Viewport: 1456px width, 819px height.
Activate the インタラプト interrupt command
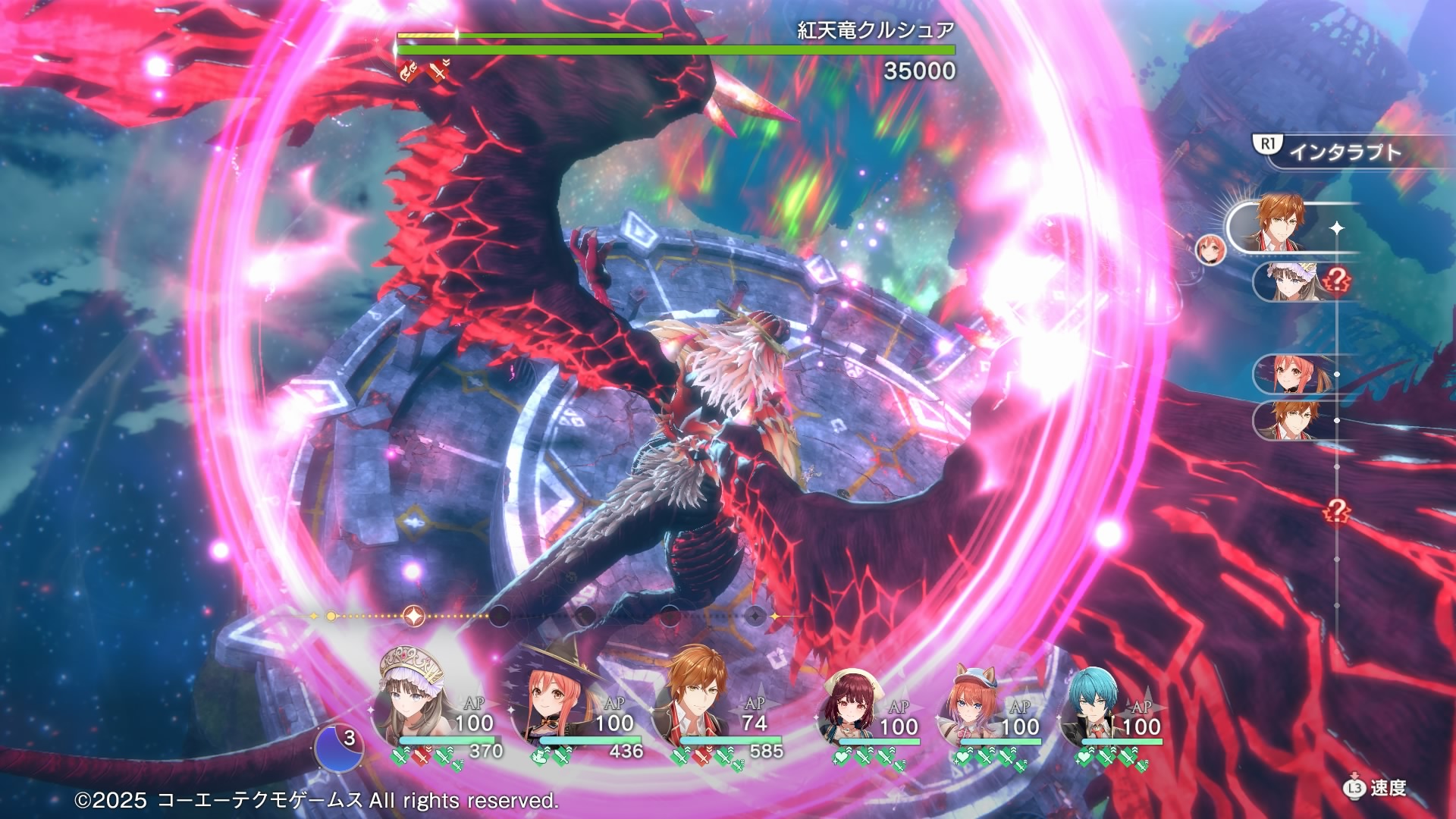(x=1344, y=152)
